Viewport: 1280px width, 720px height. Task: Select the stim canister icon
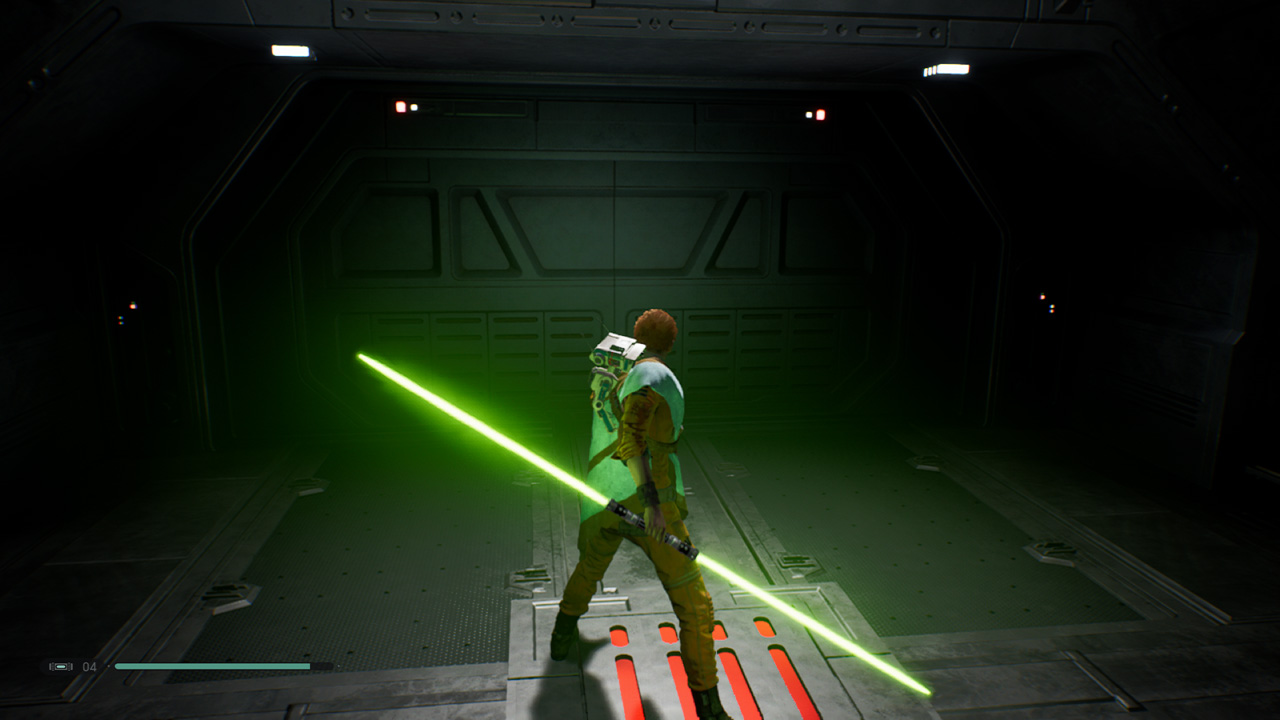tap(61, 666)
